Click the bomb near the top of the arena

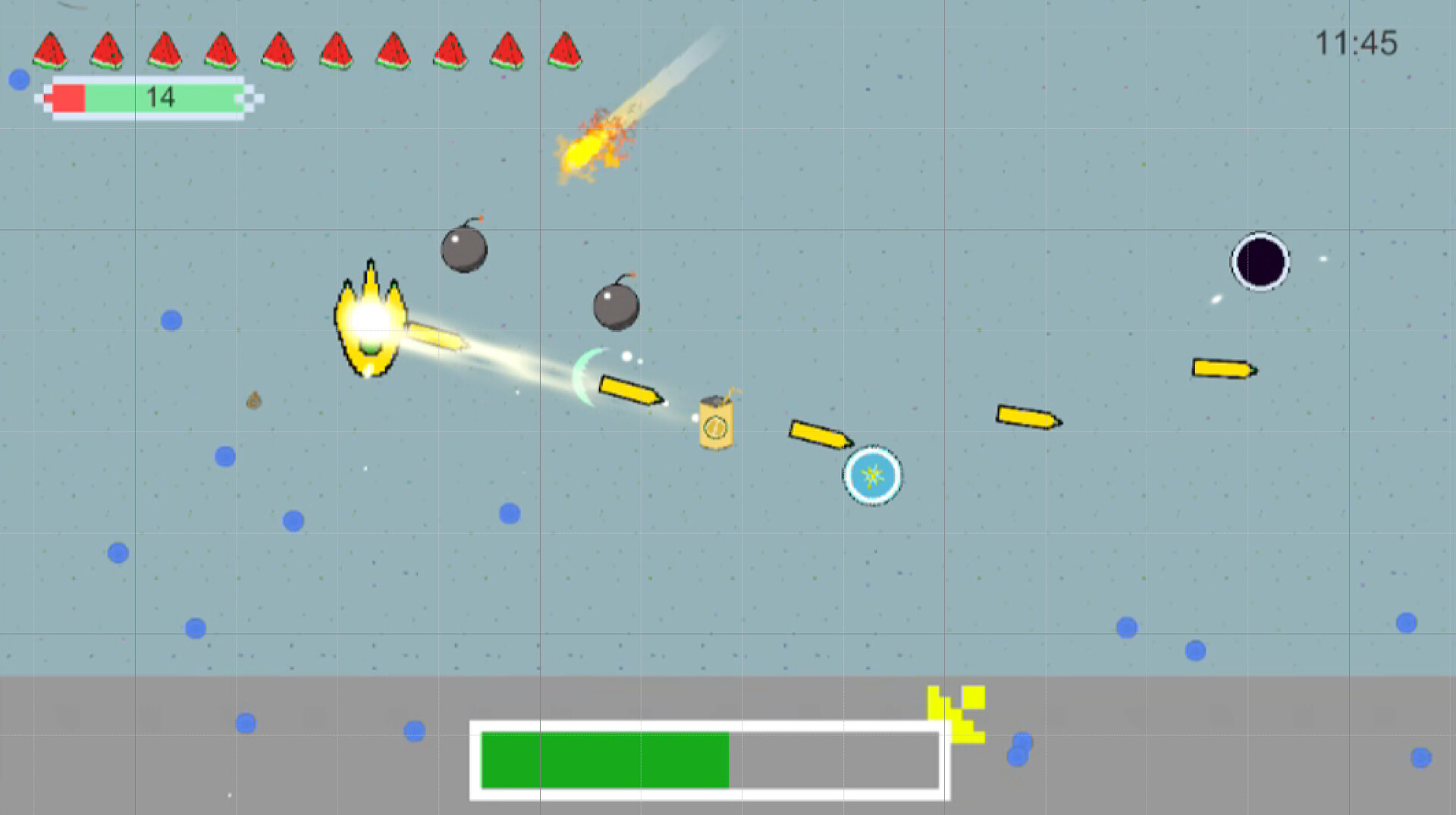pyautogui.click(x=464, y=250)
